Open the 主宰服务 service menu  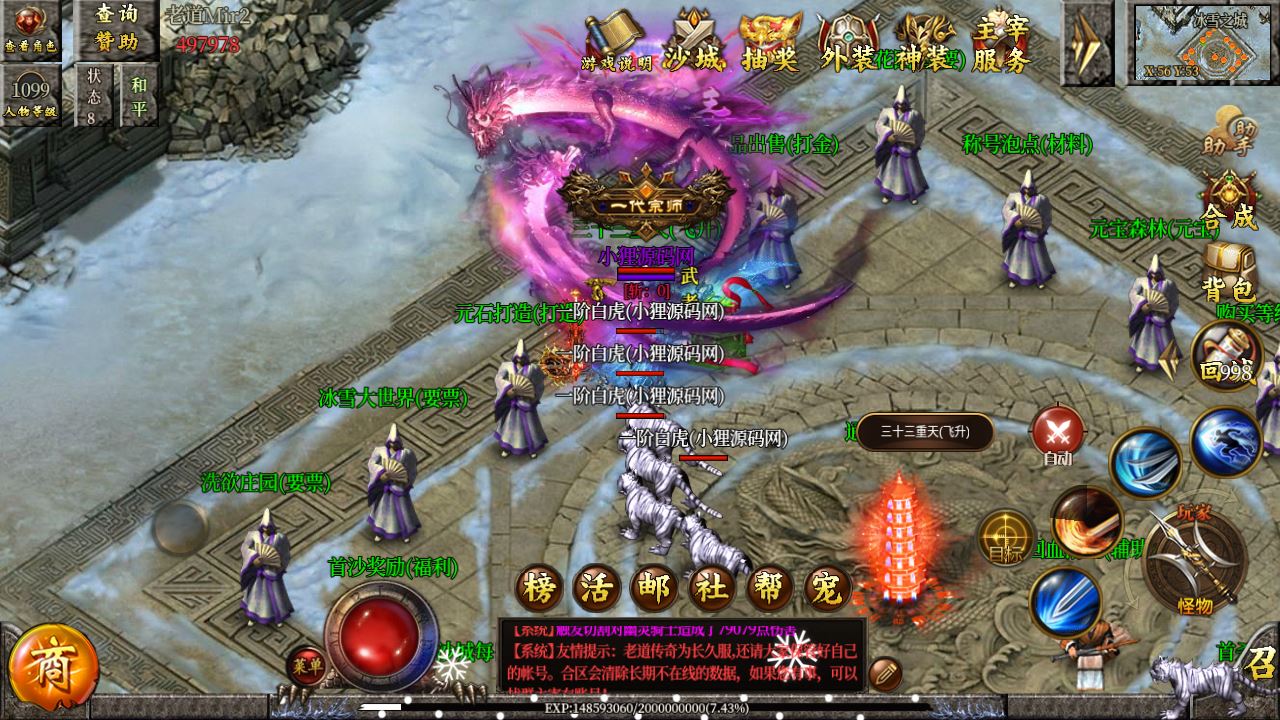(x=1001, y=42)
